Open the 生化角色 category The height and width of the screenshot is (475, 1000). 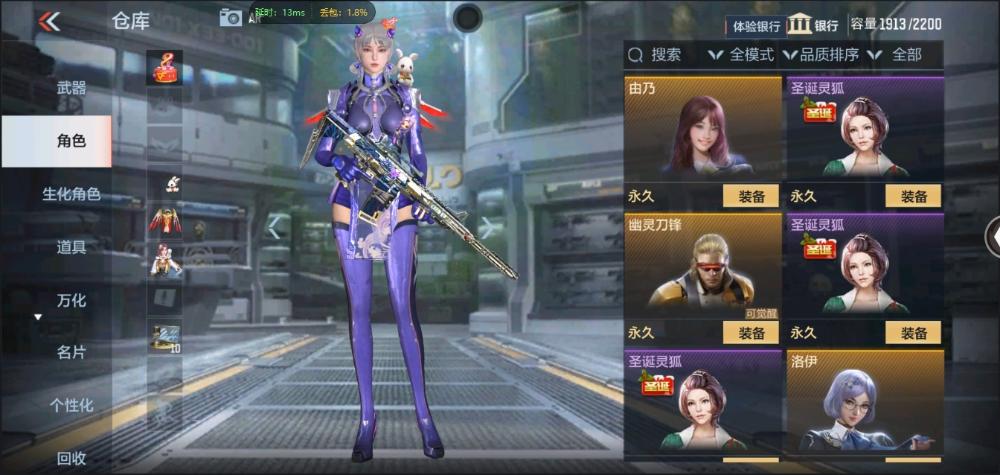click(71, 194)
